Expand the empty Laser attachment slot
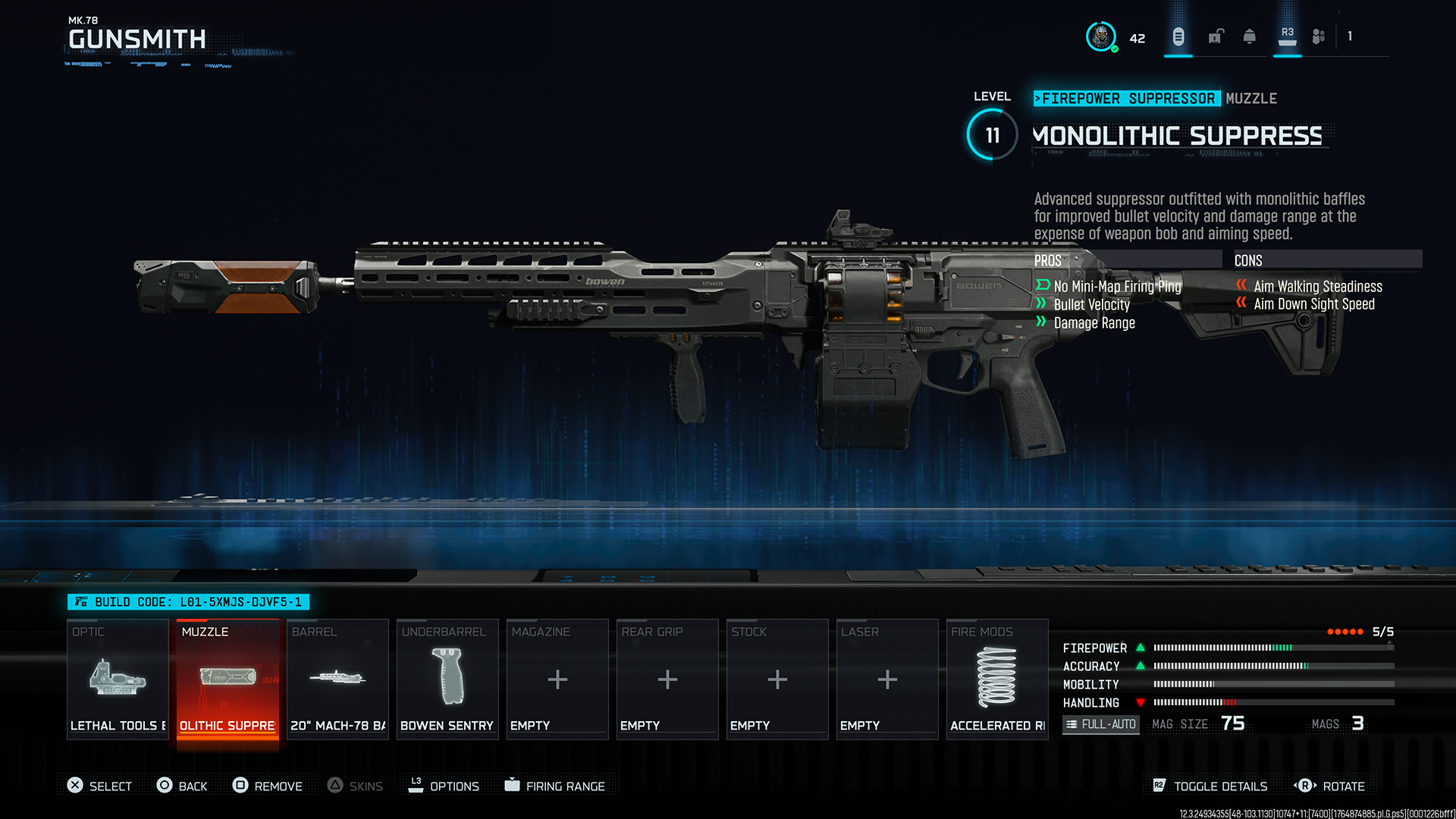 886,677
